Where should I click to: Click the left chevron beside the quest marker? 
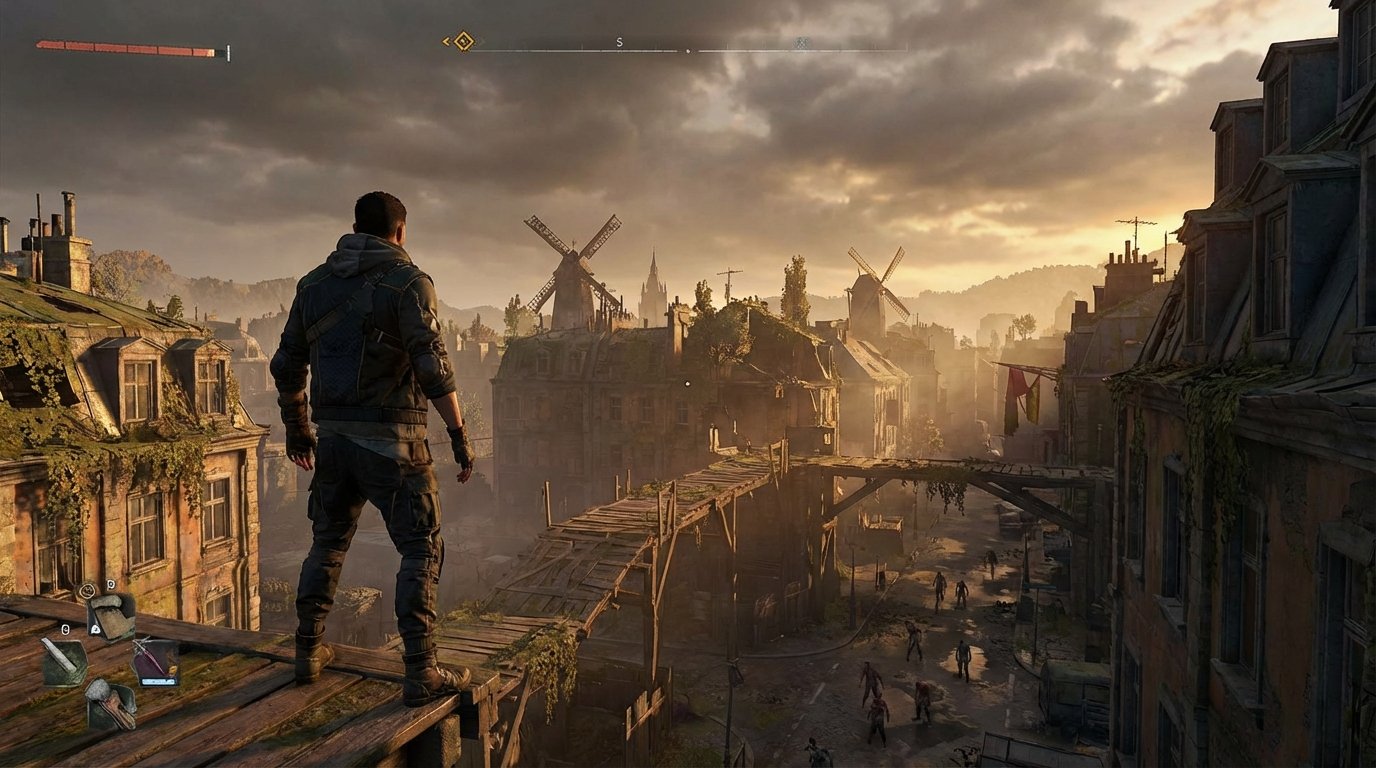[446, 40]
